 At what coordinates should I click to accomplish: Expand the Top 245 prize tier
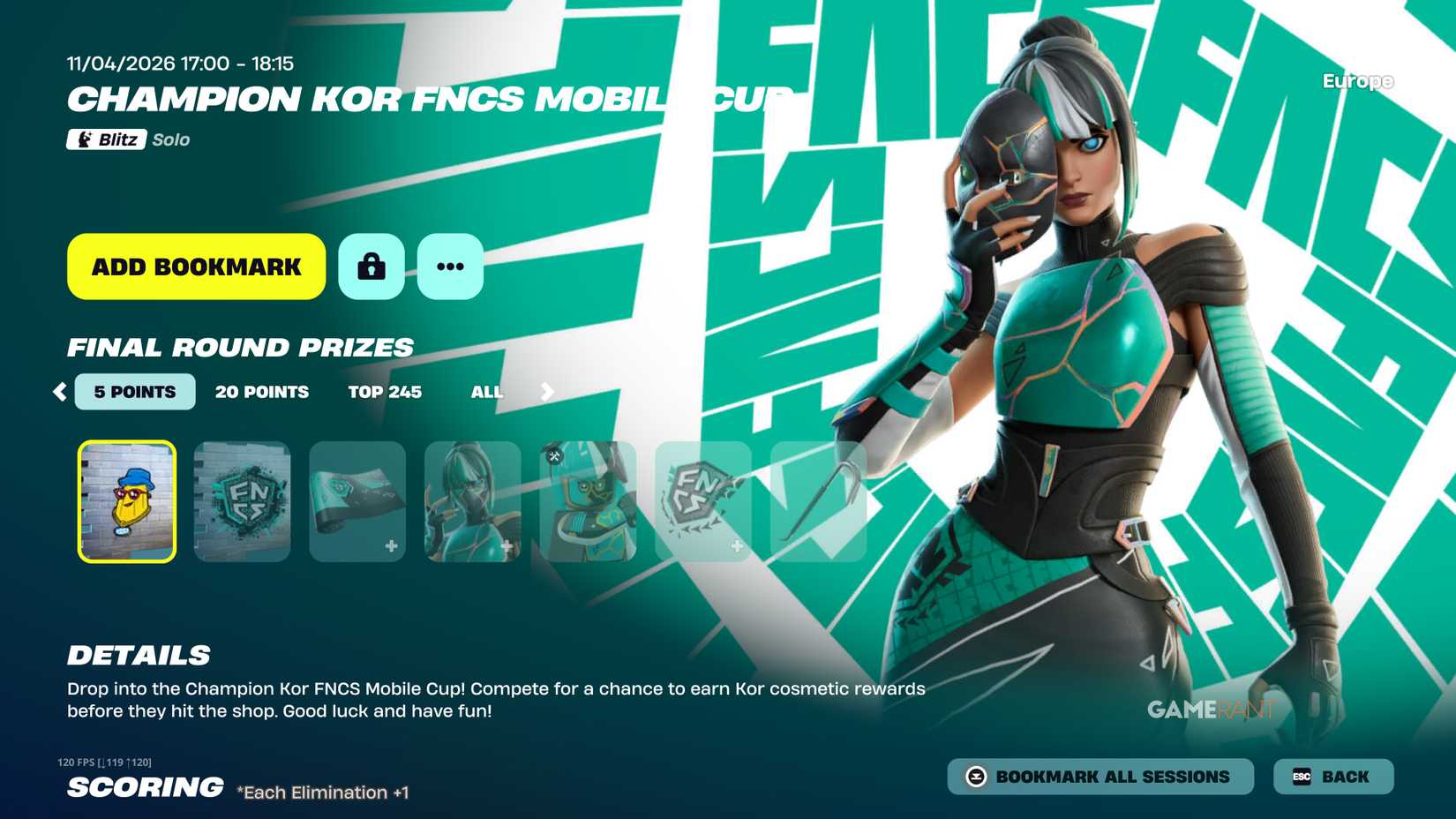pos(385,391)
